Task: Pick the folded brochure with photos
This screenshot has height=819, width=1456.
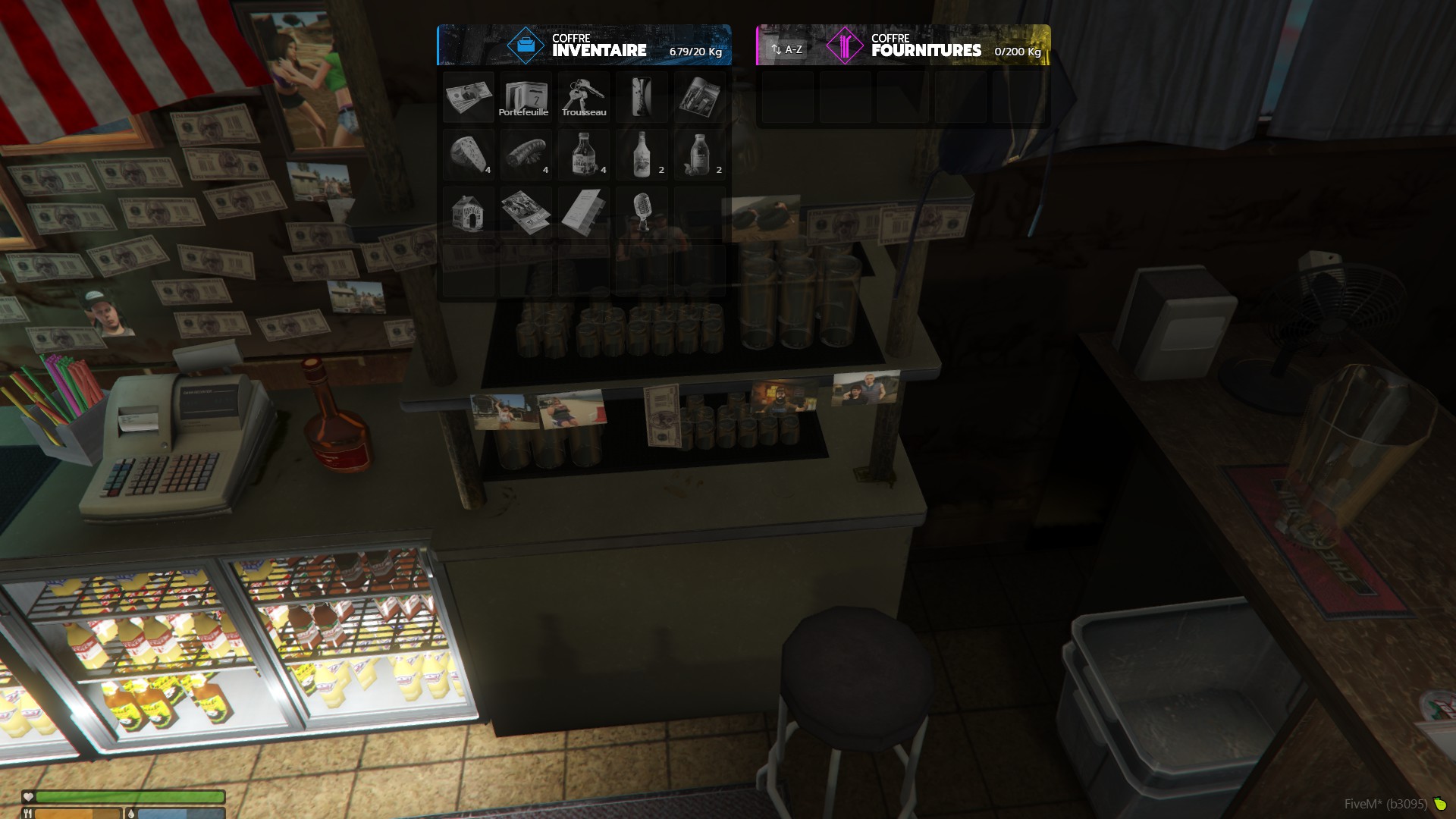Action: 526,212
